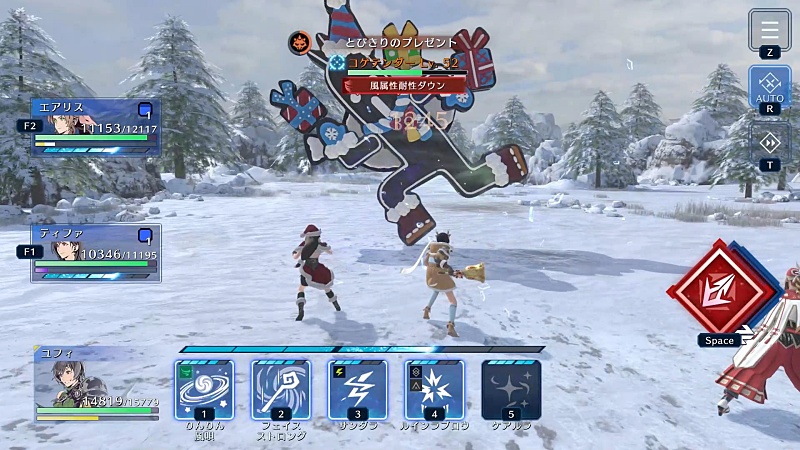This screenshot has height=450, width=800.
Task: Use the galaxy swirl ability in slot 1
Action: point(204,389)
